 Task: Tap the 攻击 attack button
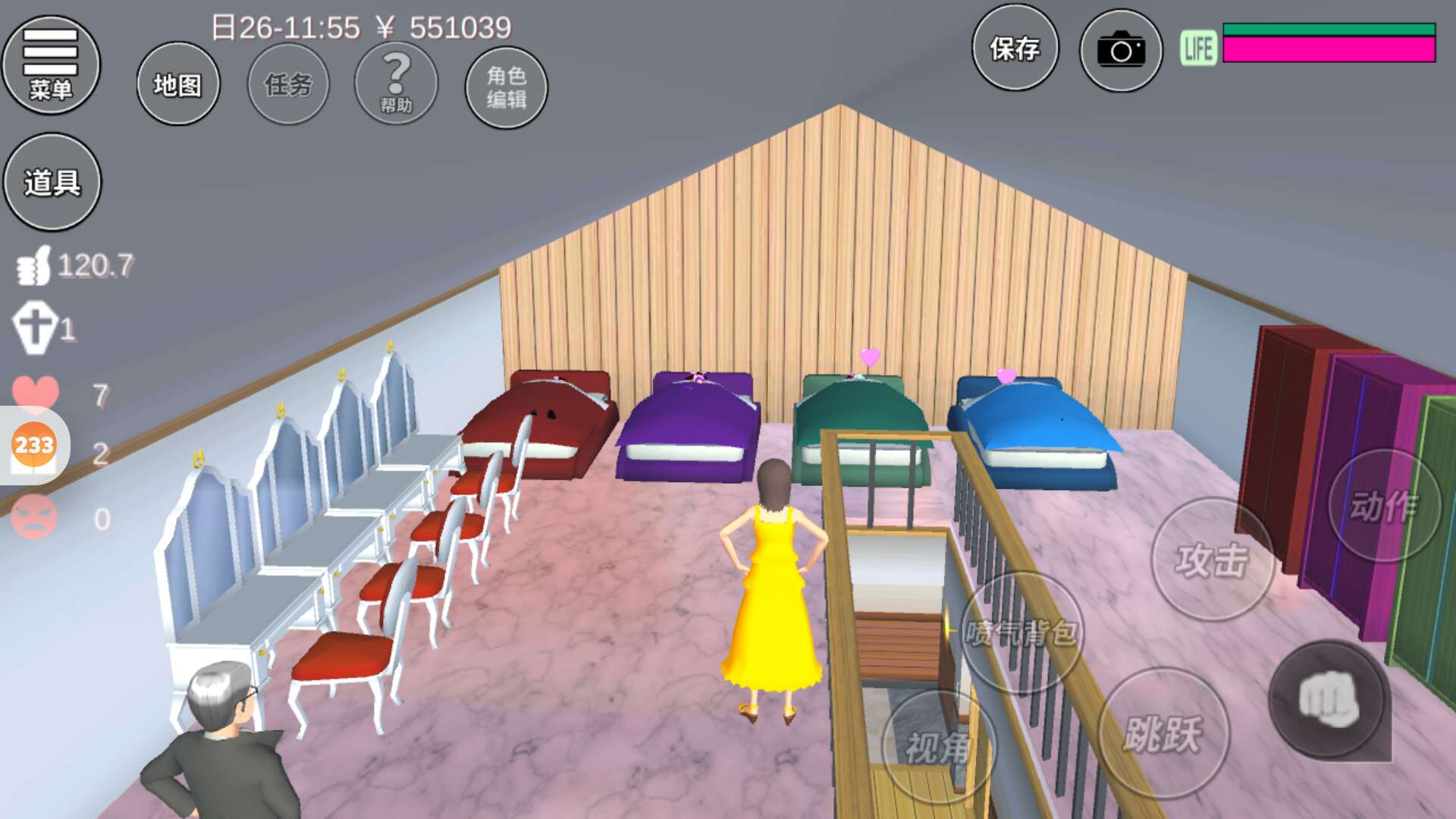click(x=1212, y=560)
